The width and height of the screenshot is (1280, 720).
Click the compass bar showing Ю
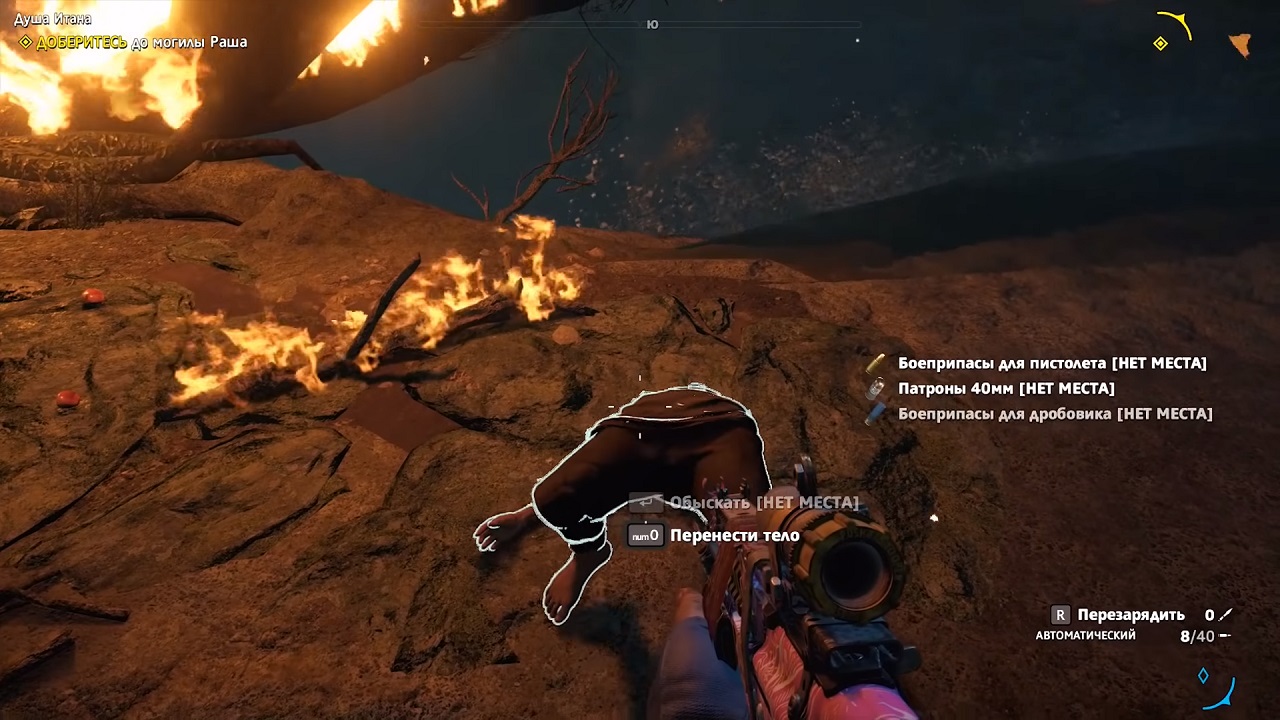click(652, 24)
